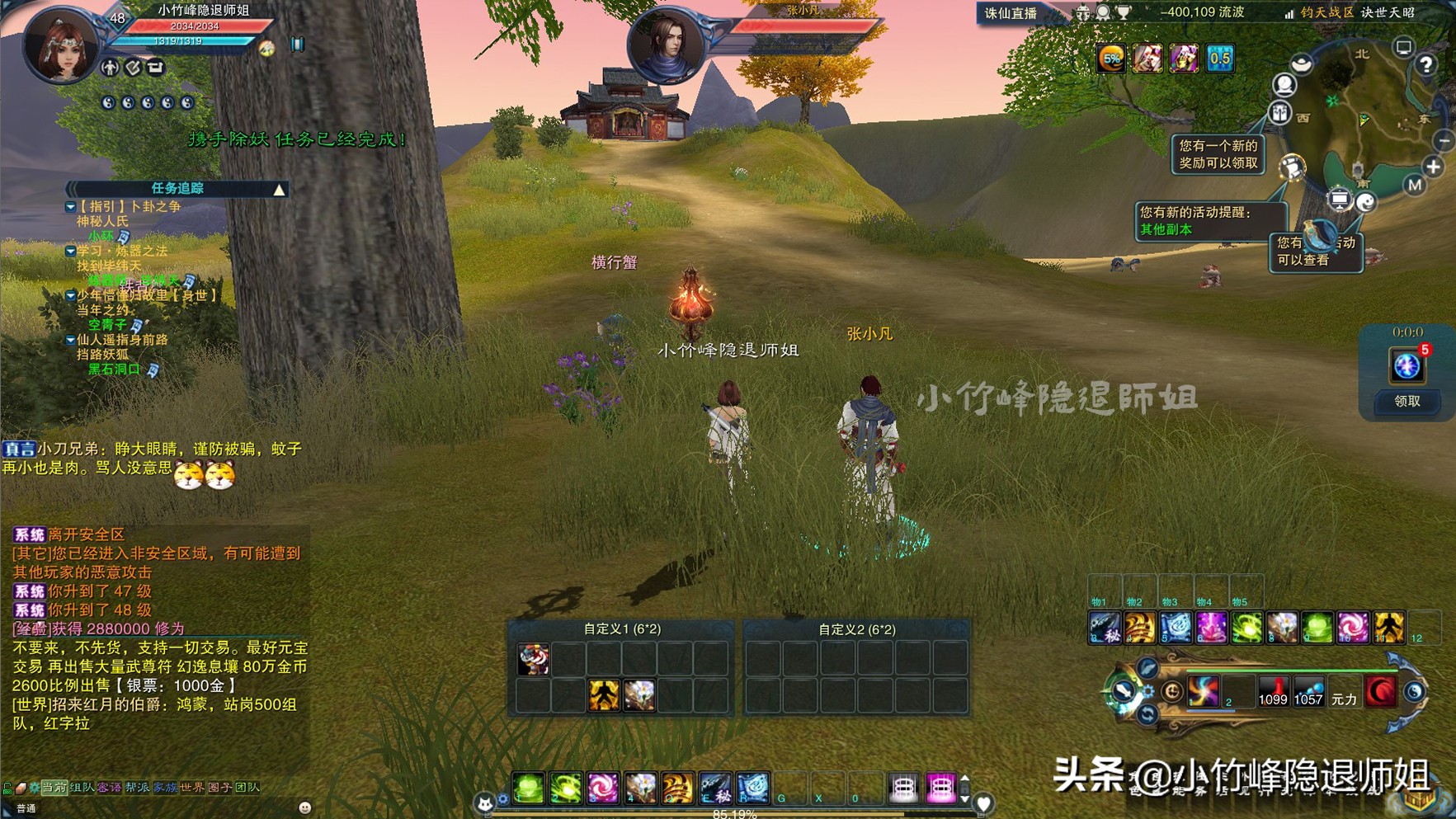Switch to the 帮派 chat channel
1456x819 pixels.
(x=137, y=788)
